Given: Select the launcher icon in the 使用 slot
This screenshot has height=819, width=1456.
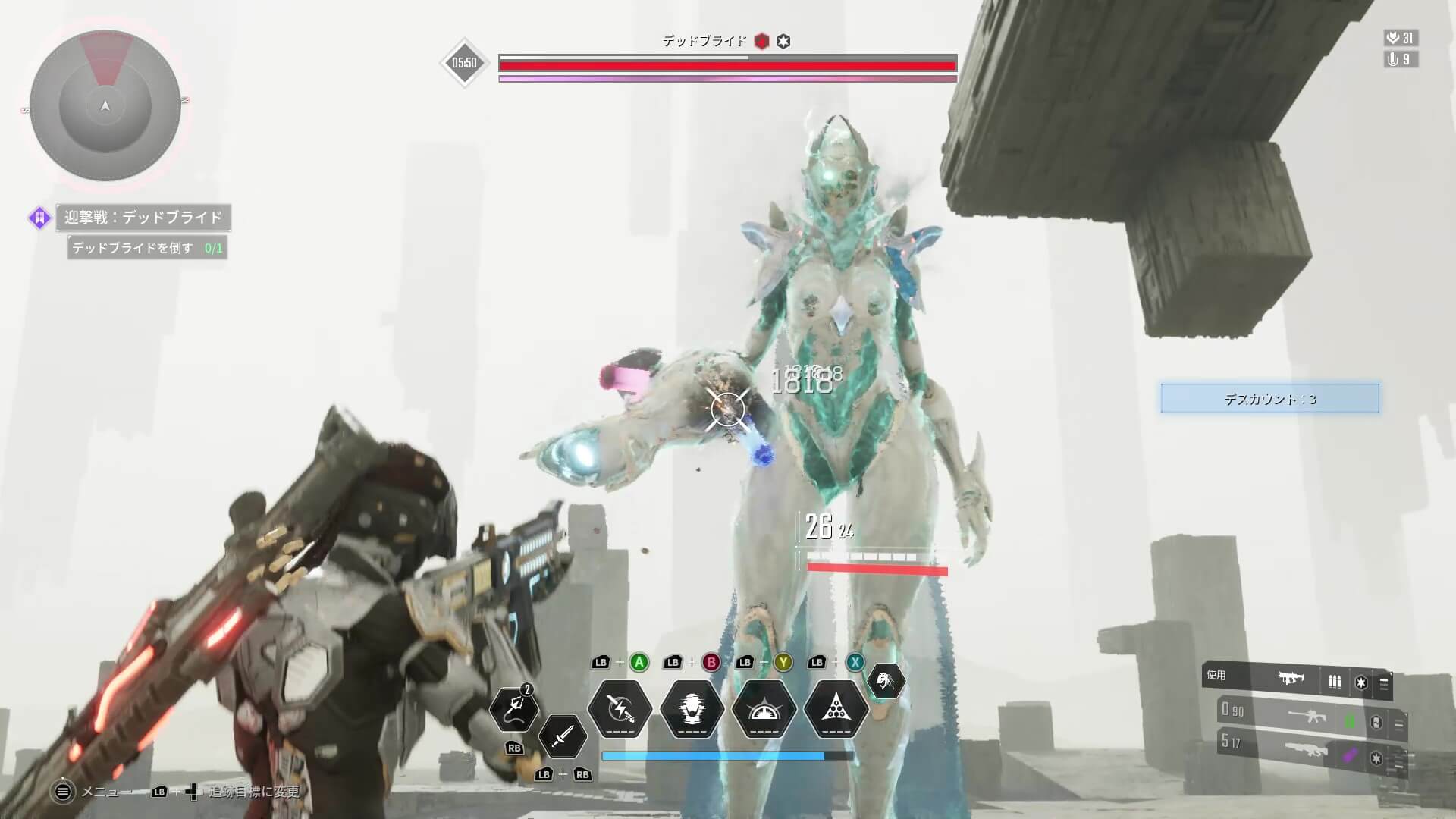Looking at the screenshot, I should click(x=1291, y=679).
